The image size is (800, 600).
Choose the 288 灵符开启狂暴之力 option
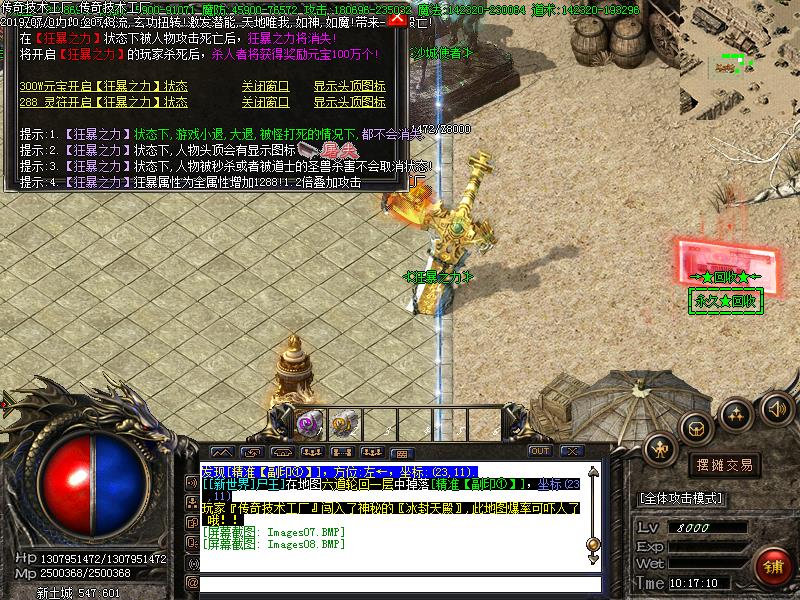(x=103, y=102)
